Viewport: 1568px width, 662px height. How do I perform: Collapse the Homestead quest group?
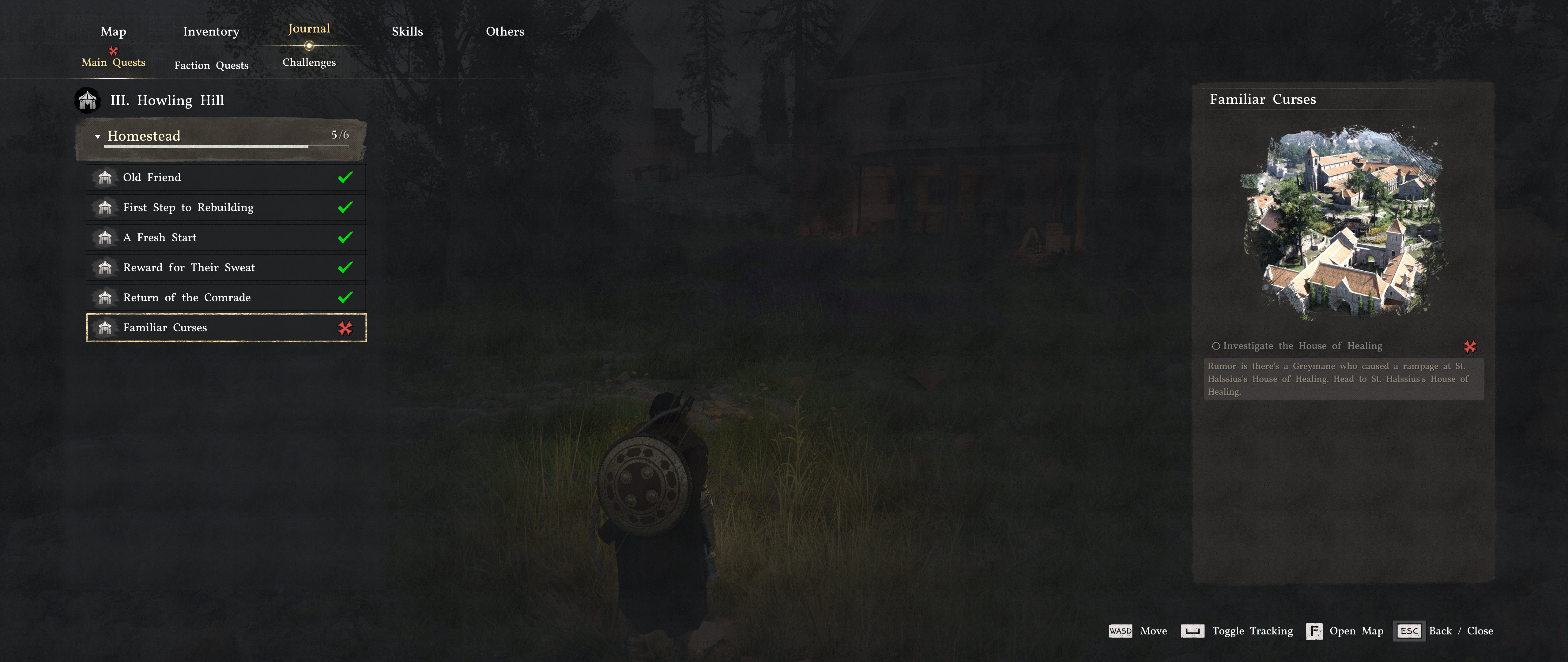point(97,136)
